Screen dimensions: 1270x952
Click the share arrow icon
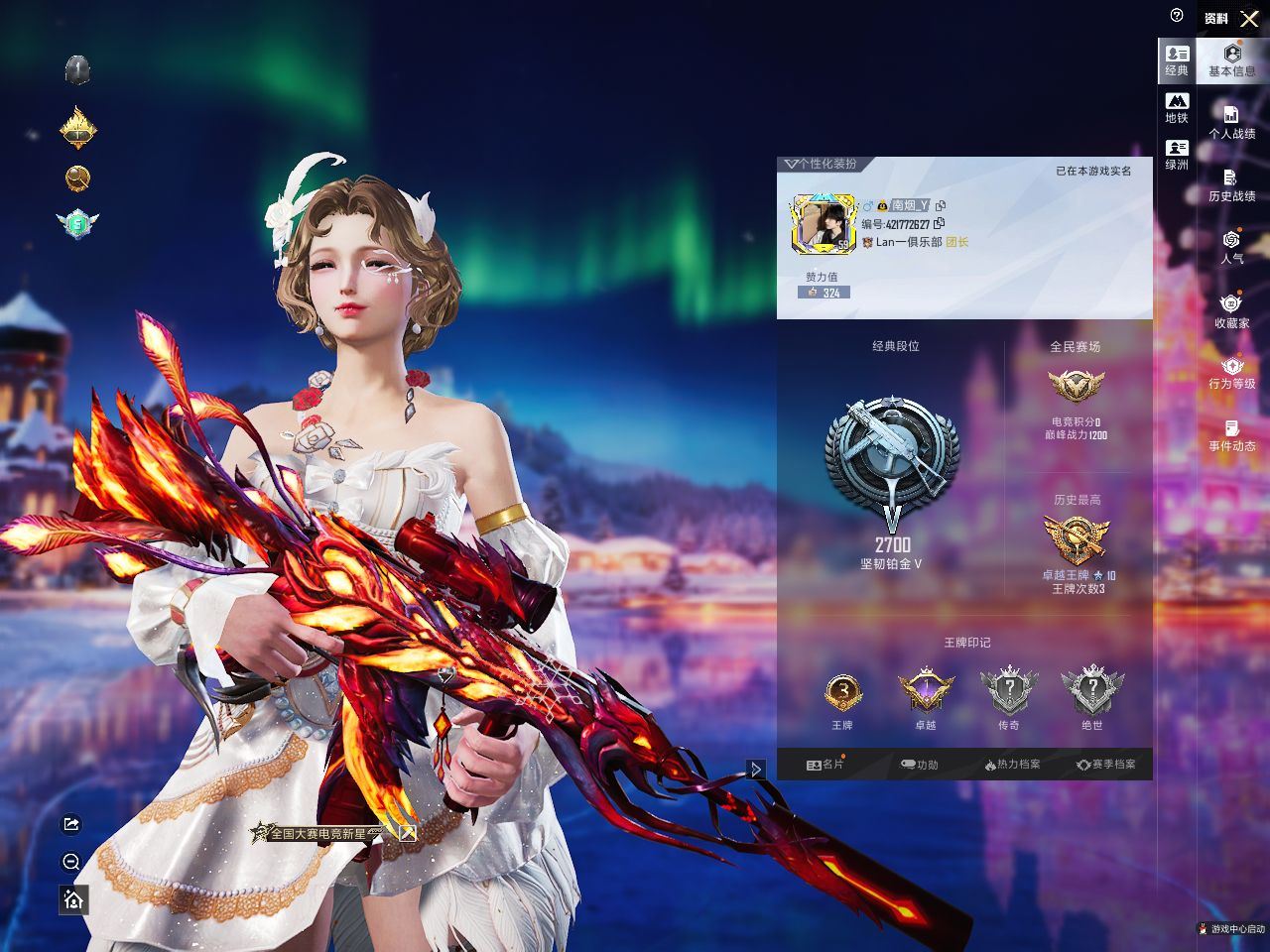tap(71, 824)
